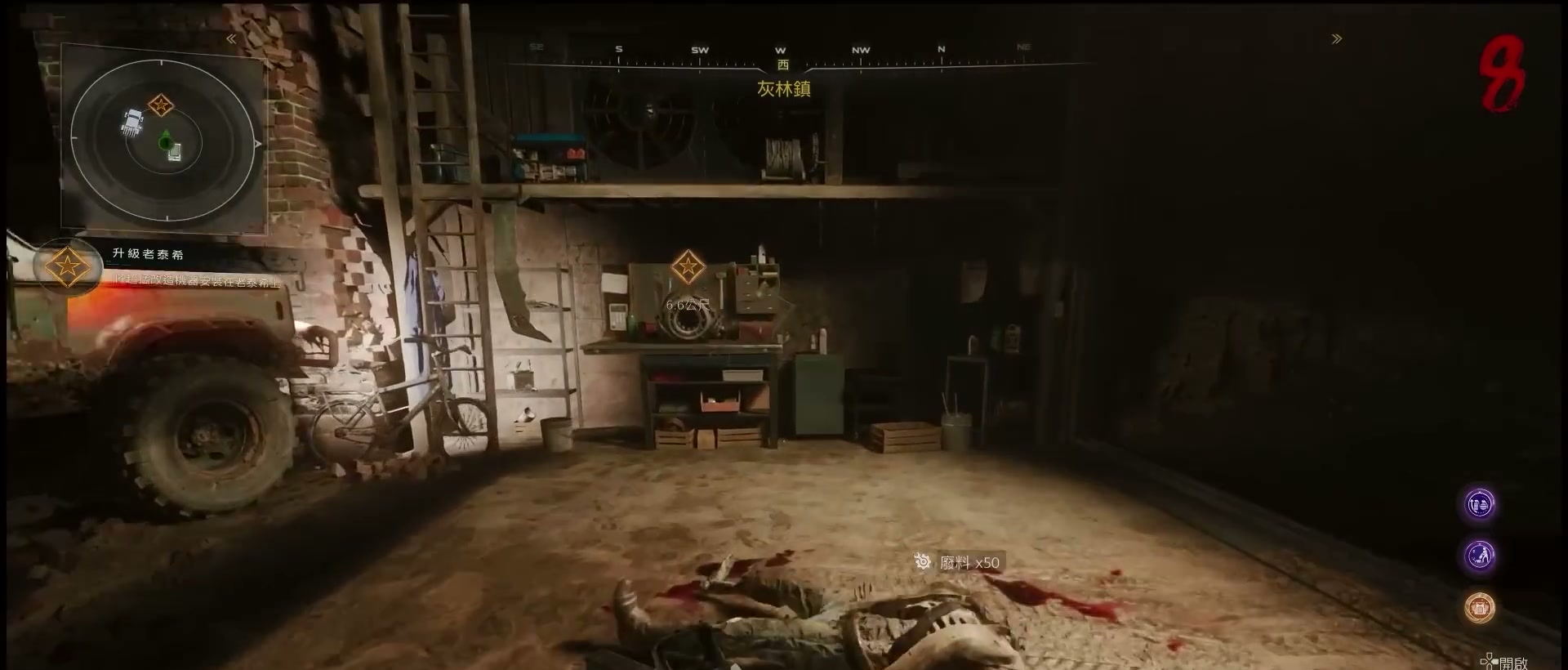The image size is (1568, 670).
Task: Click the star waypoint marker showing 6.6公尺
Action: [x=688, y=267]
